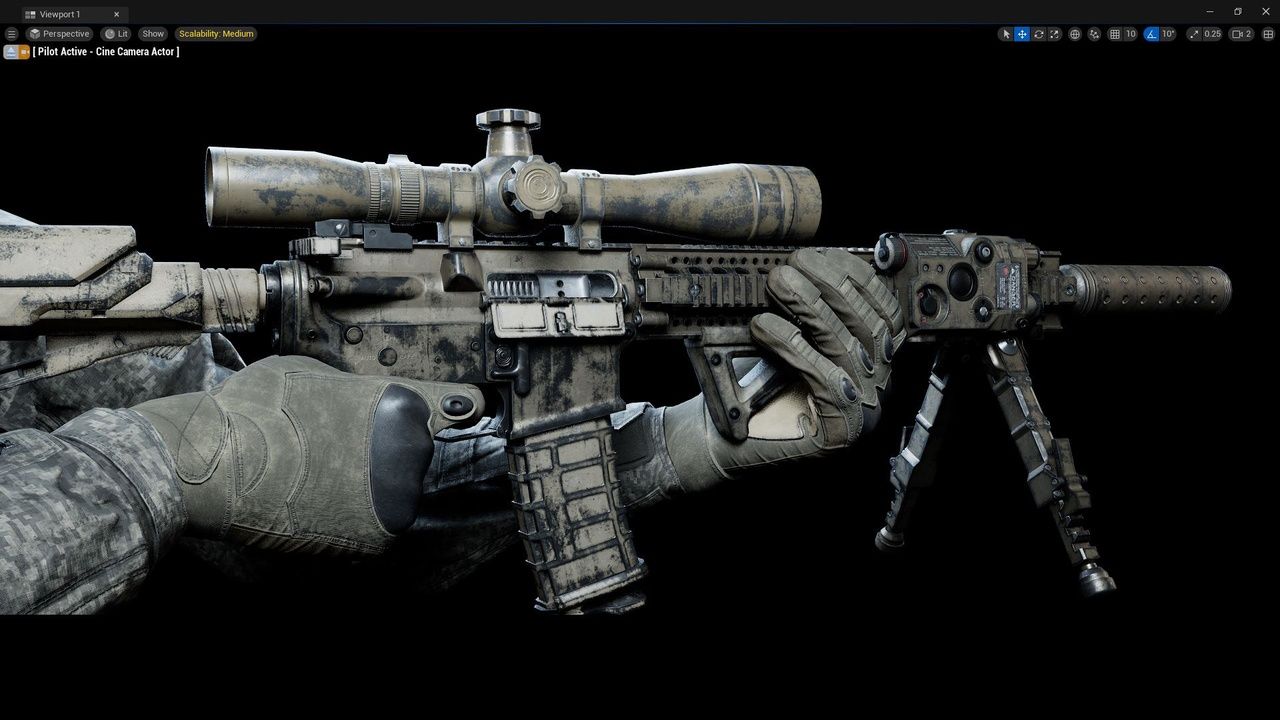Click the eject icon to stop piloting
The height and width of the screenshot is (720, 1280).
pyautogui.click(x=11, y=52)
